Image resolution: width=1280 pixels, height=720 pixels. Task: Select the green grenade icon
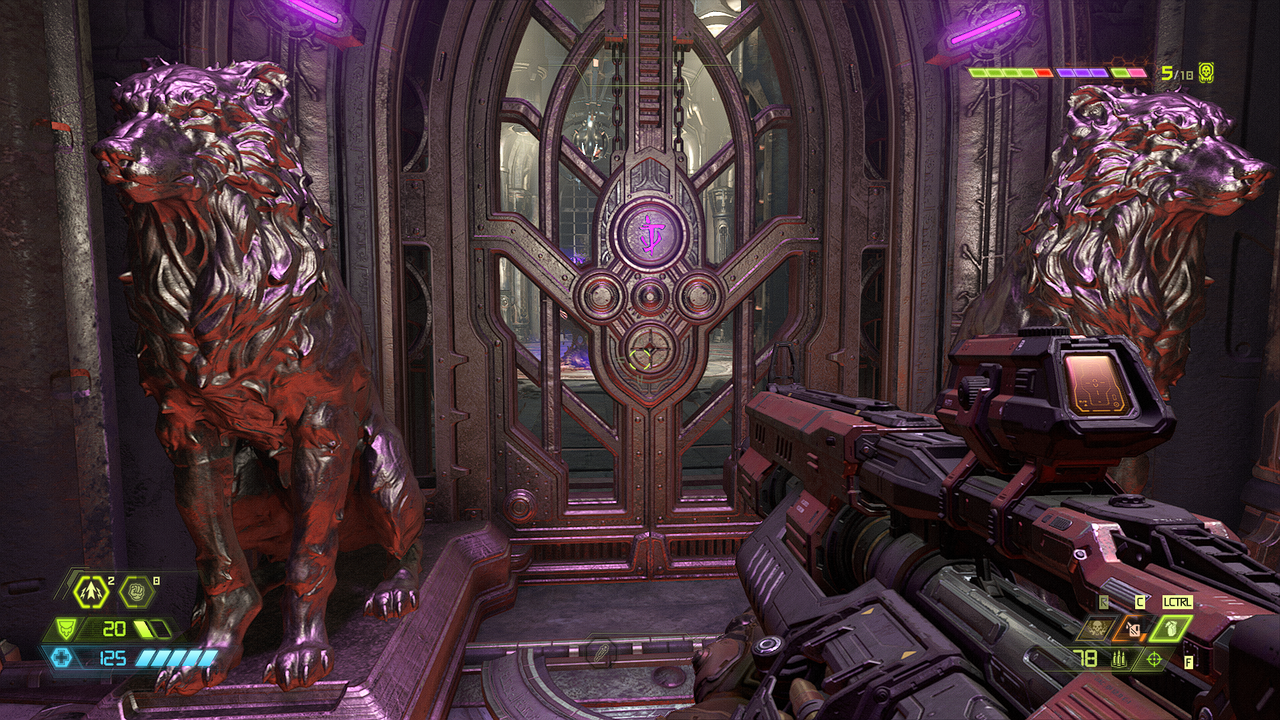[1172, 629]
